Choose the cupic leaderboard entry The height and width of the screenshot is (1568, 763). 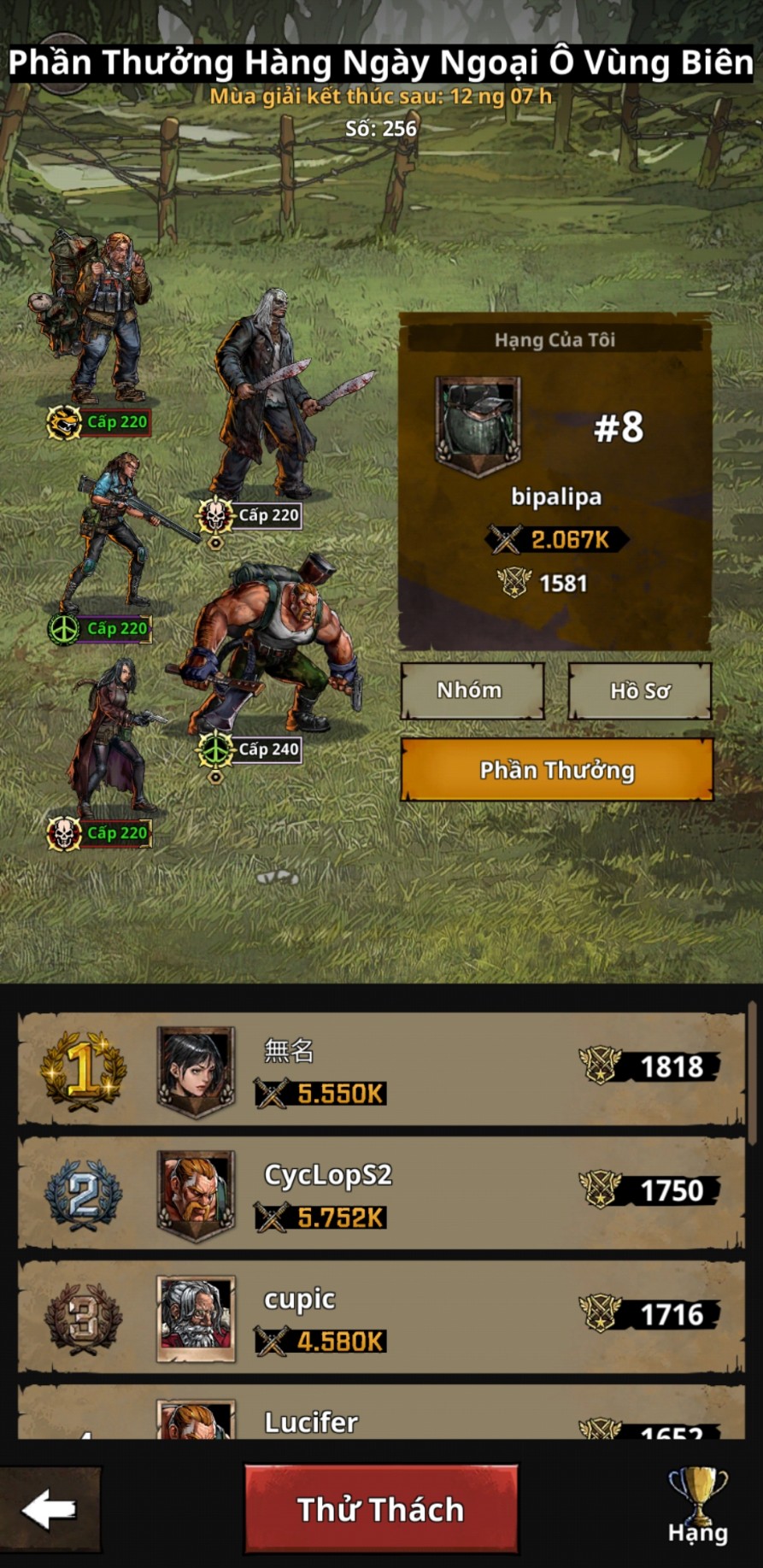coord(381,1316)
